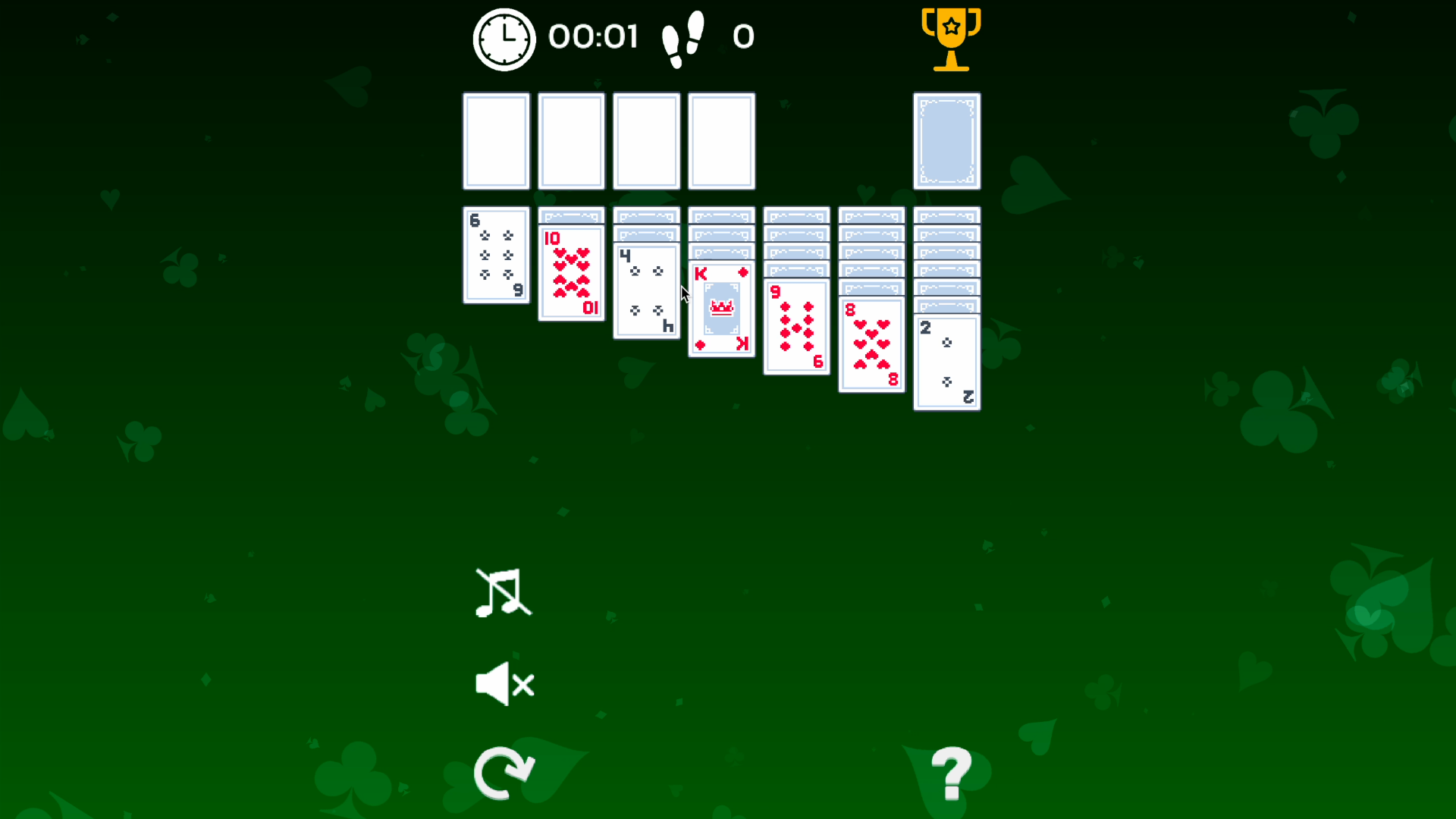
Task: Click the footsteps move counter icon
Action: [682, 36]
